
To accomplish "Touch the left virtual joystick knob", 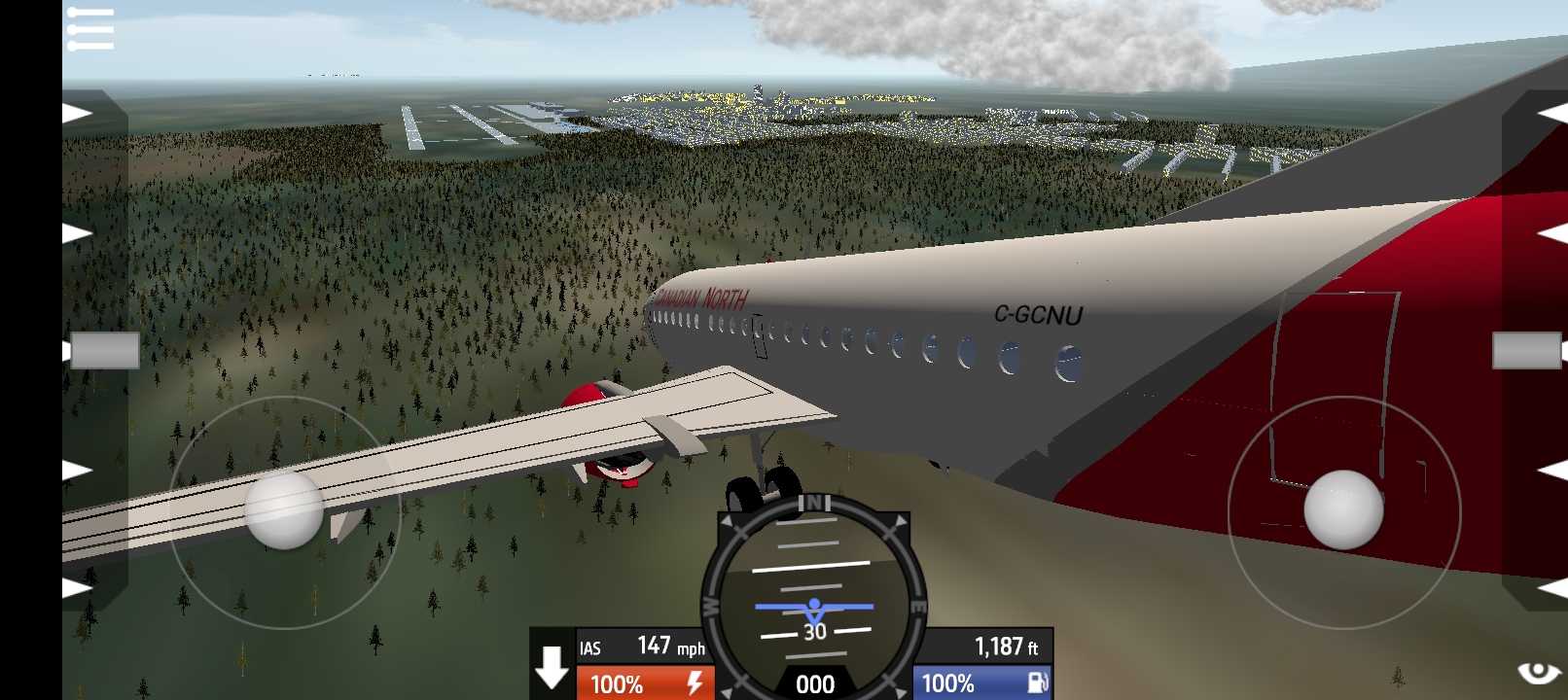I will [x=284, y=509].
